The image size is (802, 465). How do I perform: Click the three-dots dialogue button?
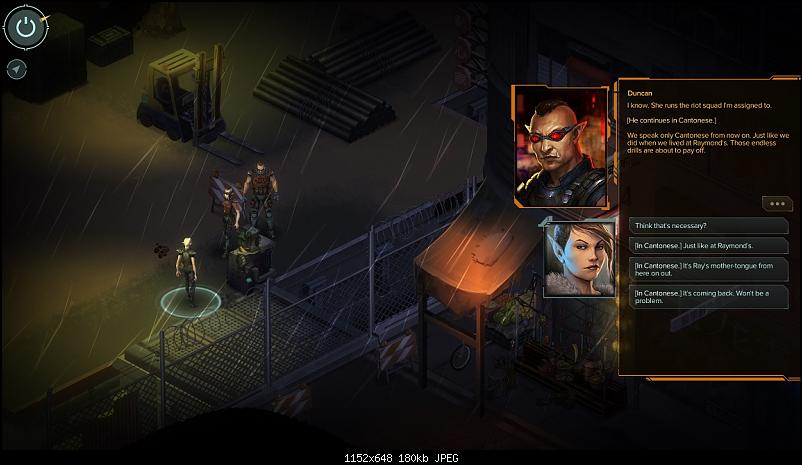776,204
